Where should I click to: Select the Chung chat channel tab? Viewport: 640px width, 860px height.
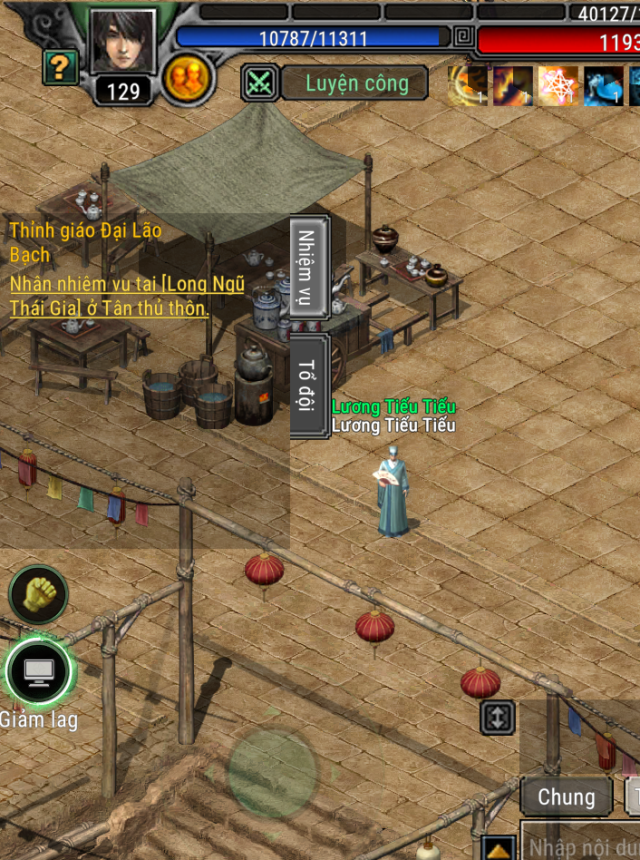click(566, 797)
